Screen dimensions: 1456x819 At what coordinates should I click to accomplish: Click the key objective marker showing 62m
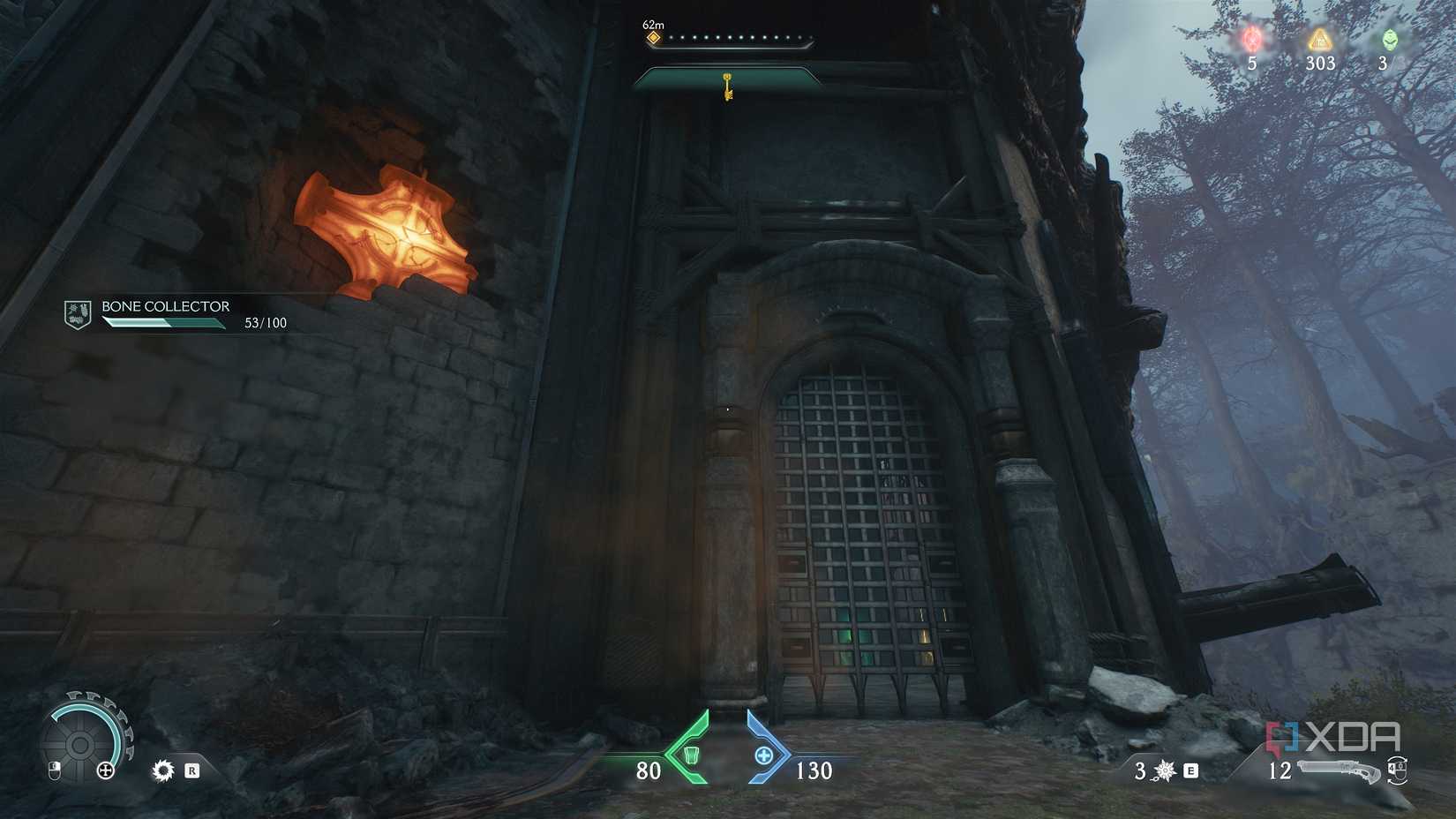click(652, 37)
